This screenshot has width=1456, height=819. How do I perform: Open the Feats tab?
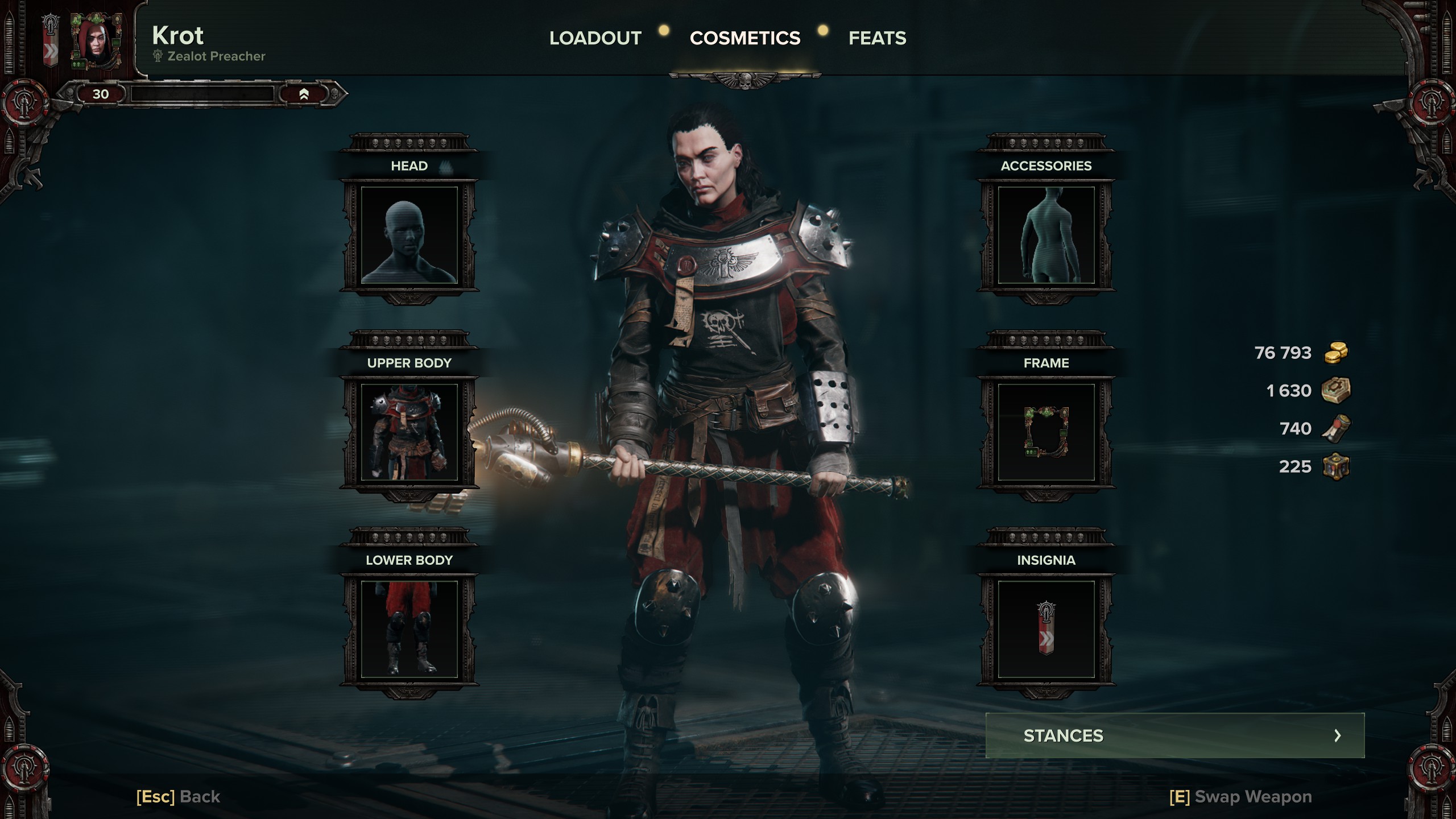(x=877, y=38)
